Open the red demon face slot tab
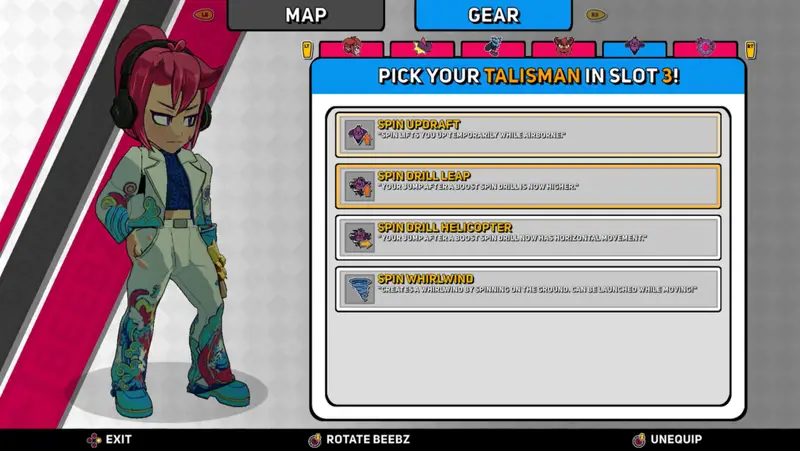 pos(563,47)
